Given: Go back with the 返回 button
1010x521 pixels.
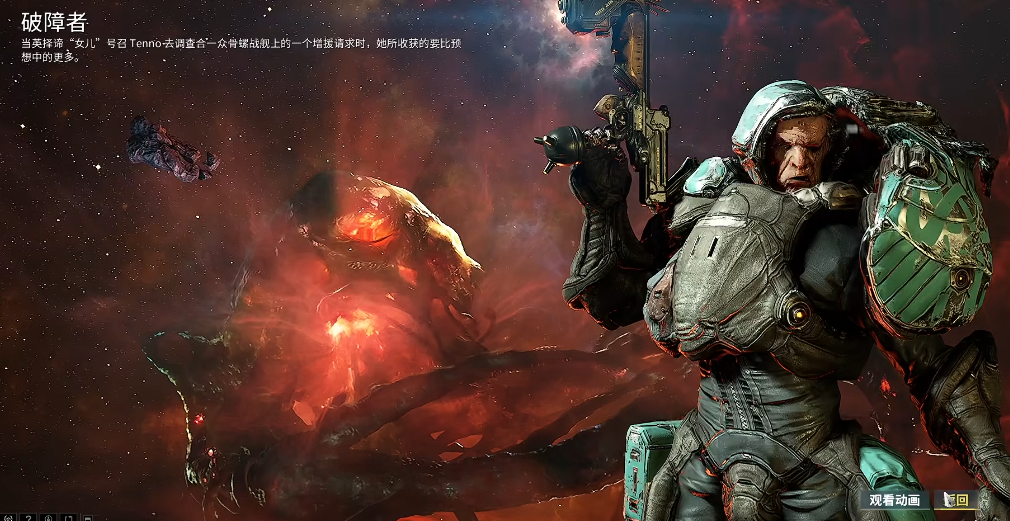Looking at the screenshot, I should (957, 500).
